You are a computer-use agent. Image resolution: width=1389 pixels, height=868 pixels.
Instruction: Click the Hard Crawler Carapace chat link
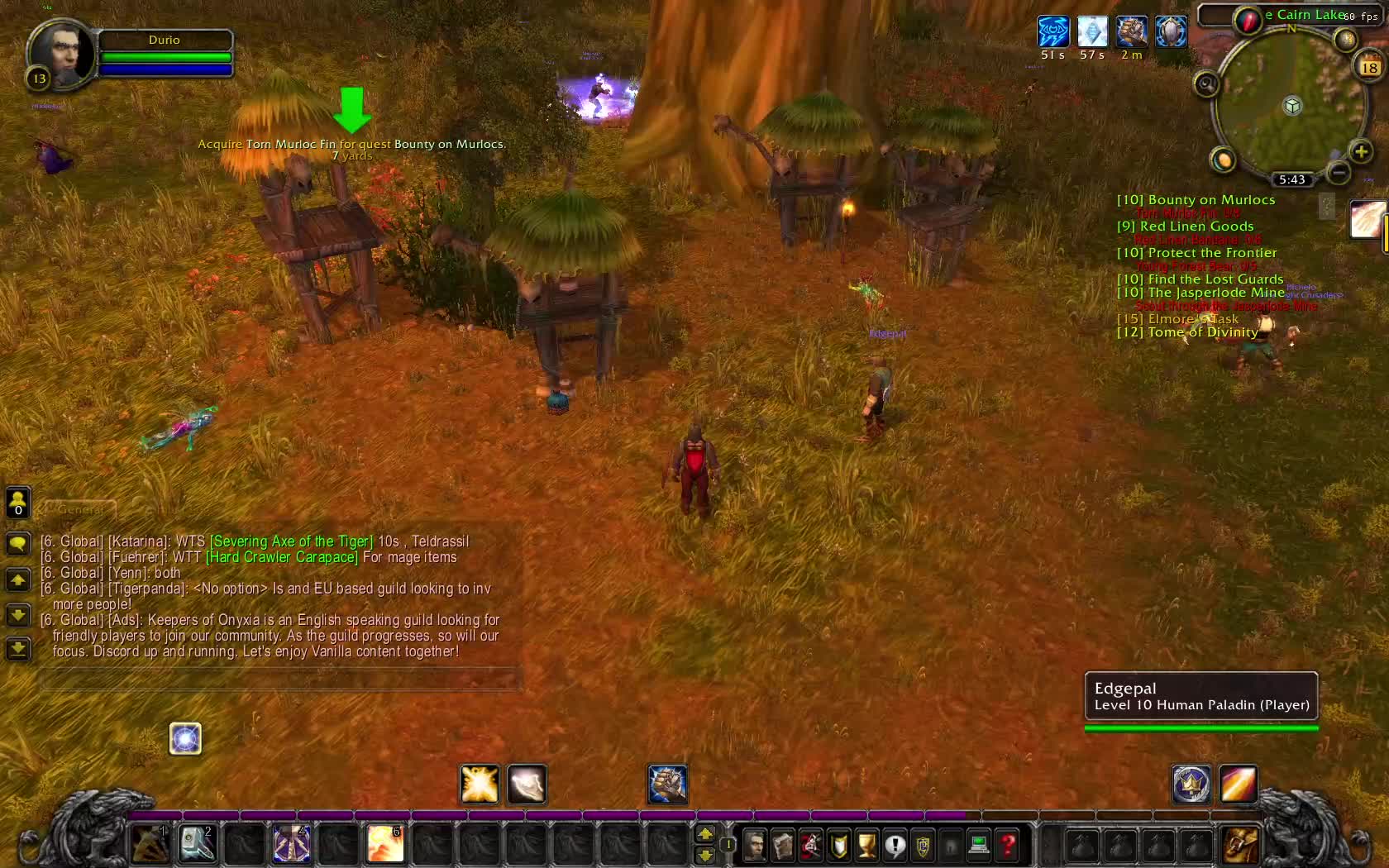click(x=282, y=557)
